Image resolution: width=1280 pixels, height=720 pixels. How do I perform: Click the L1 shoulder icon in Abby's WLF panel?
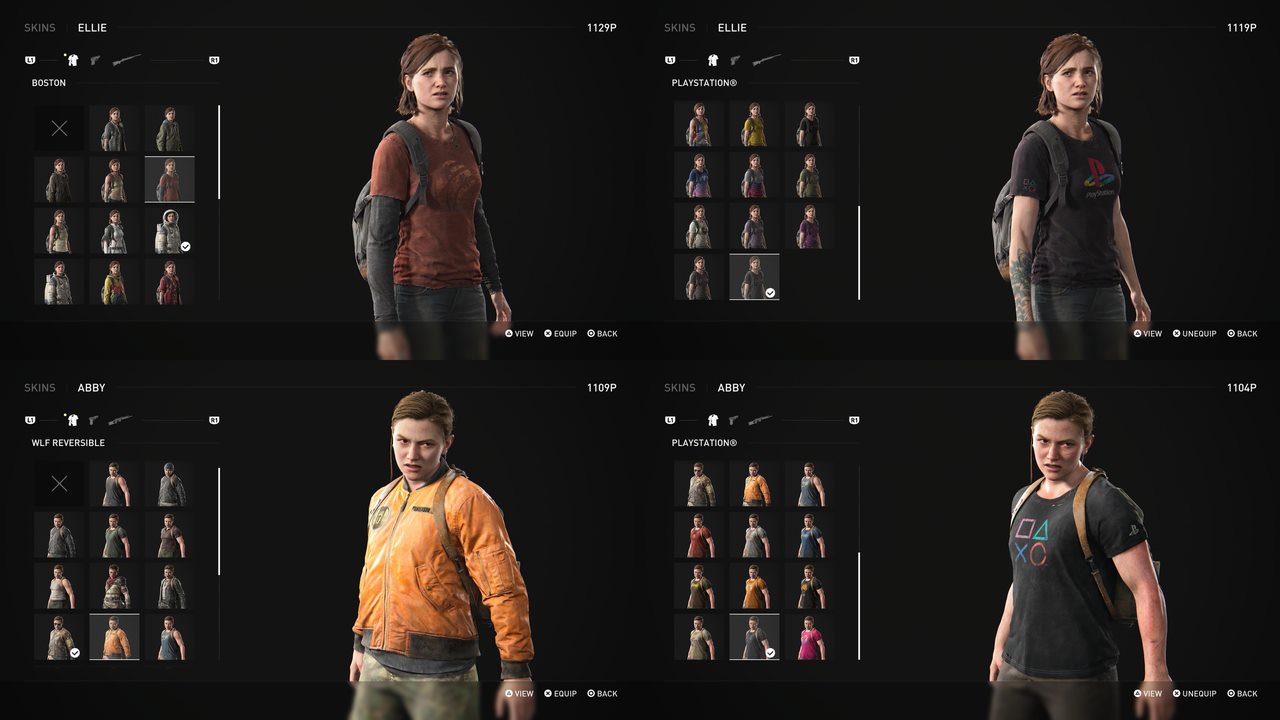click(x=30, y=419)
